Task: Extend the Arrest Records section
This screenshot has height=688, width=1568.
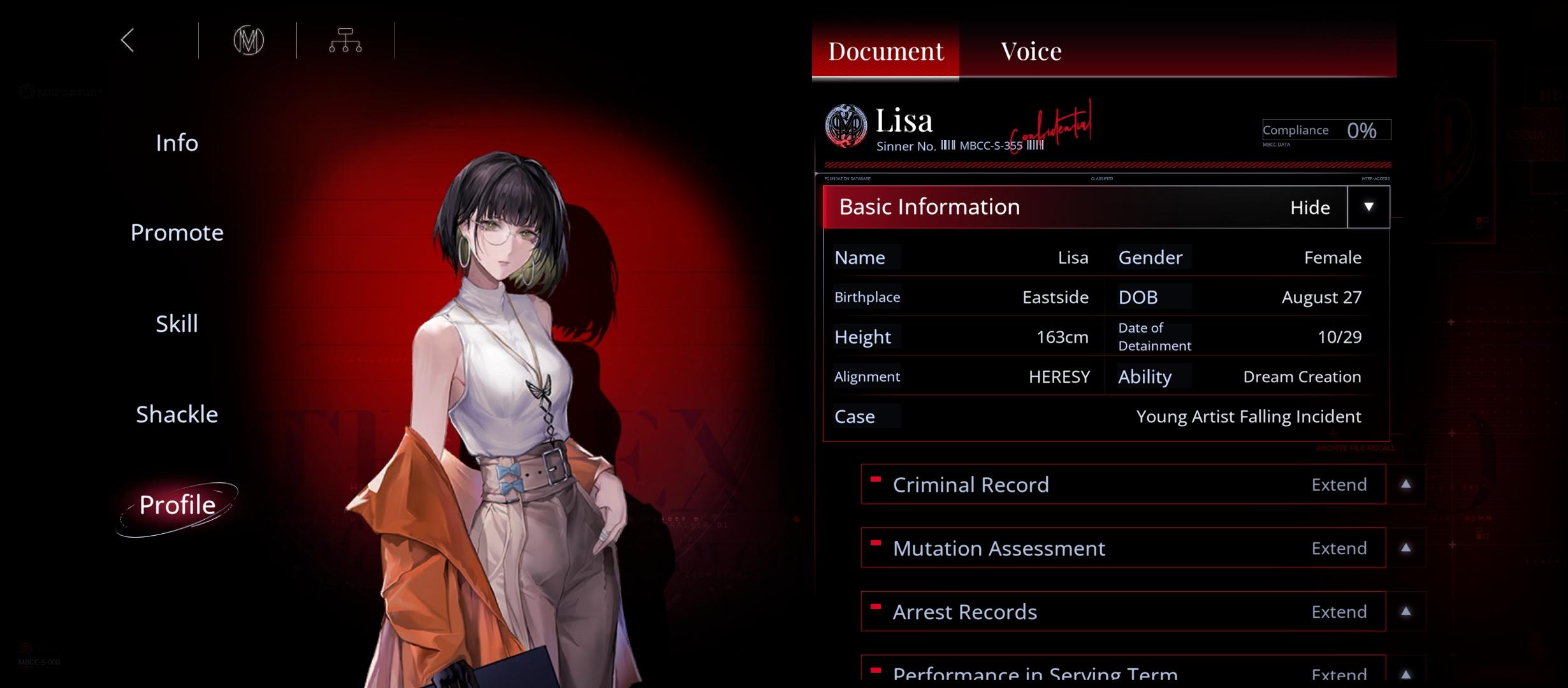Action: pyautogui.click(x=1405, y=612)
